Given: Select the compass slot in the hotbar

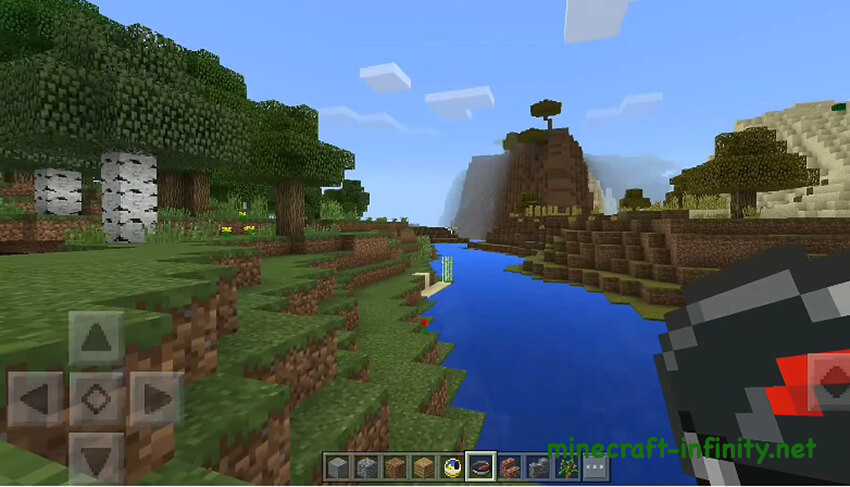Looking at the screenshot, I should tap(481, 466).
